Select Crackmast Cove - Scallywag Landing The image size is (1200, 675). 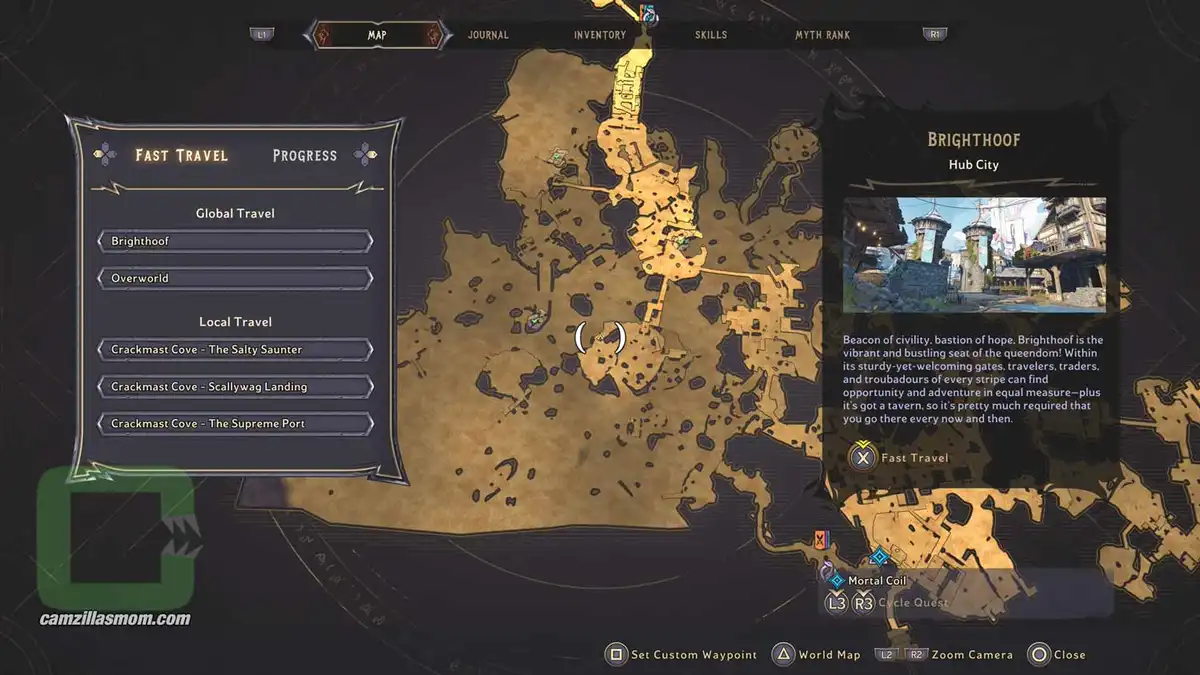[235, 387]
